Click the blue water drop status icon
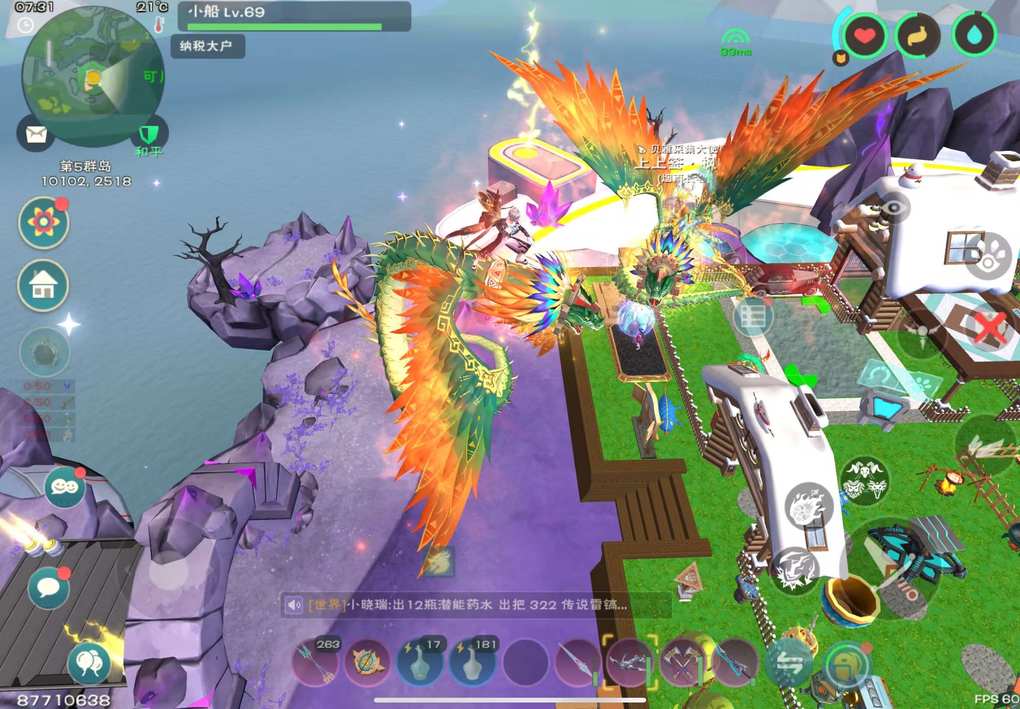1020x709 pixels. 973,35
